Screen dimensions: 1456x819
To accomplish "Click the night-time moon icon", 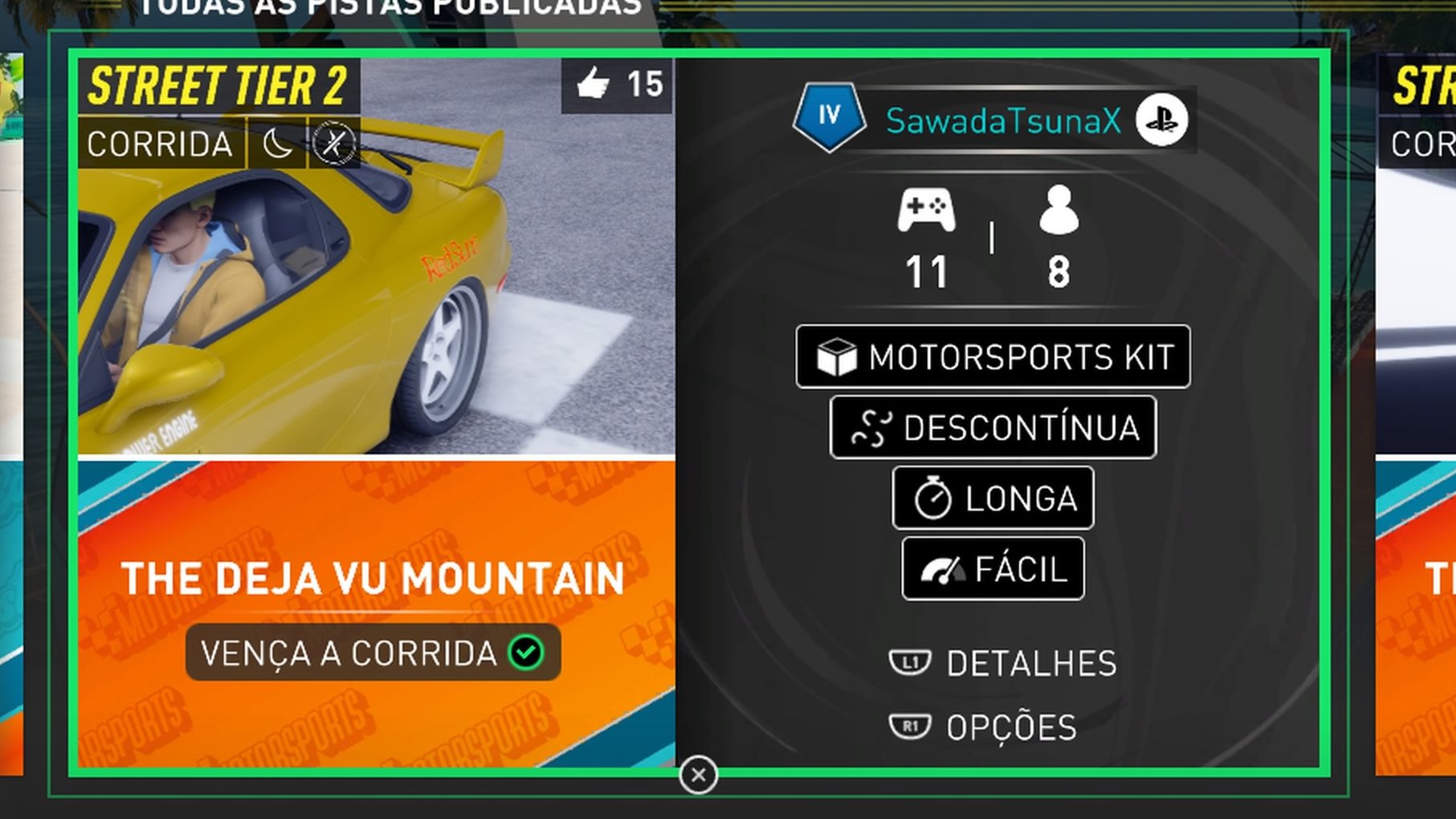I will (277, 145).
